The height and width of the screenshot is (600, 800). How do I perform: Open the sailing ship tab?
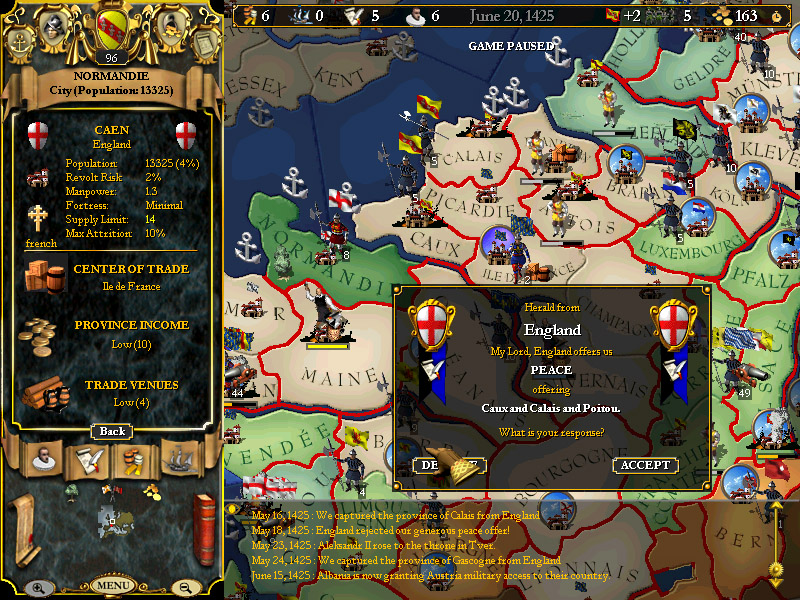point(178,459)
